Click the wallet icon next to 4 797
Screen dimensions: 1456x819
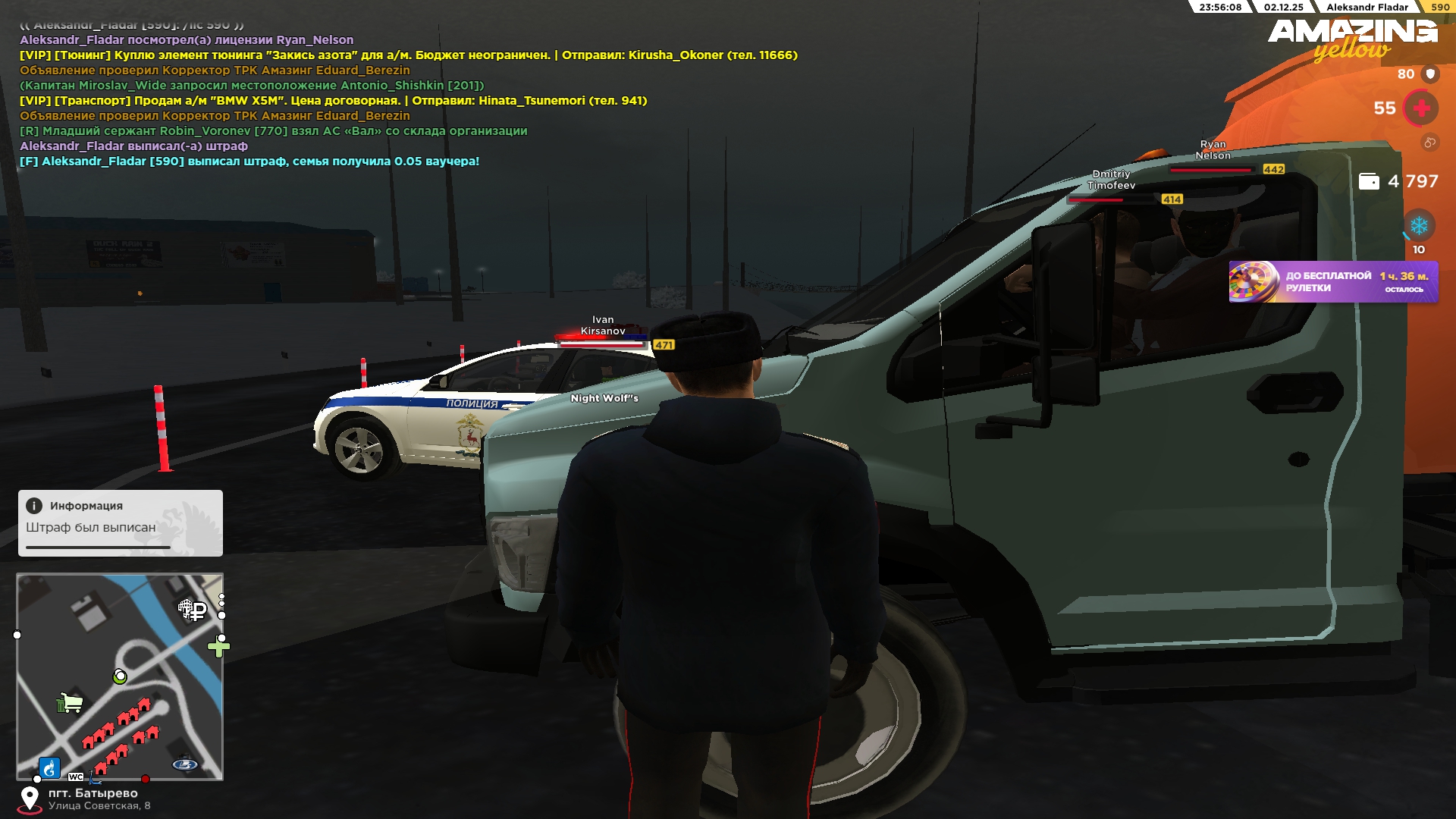(1369, 181)
